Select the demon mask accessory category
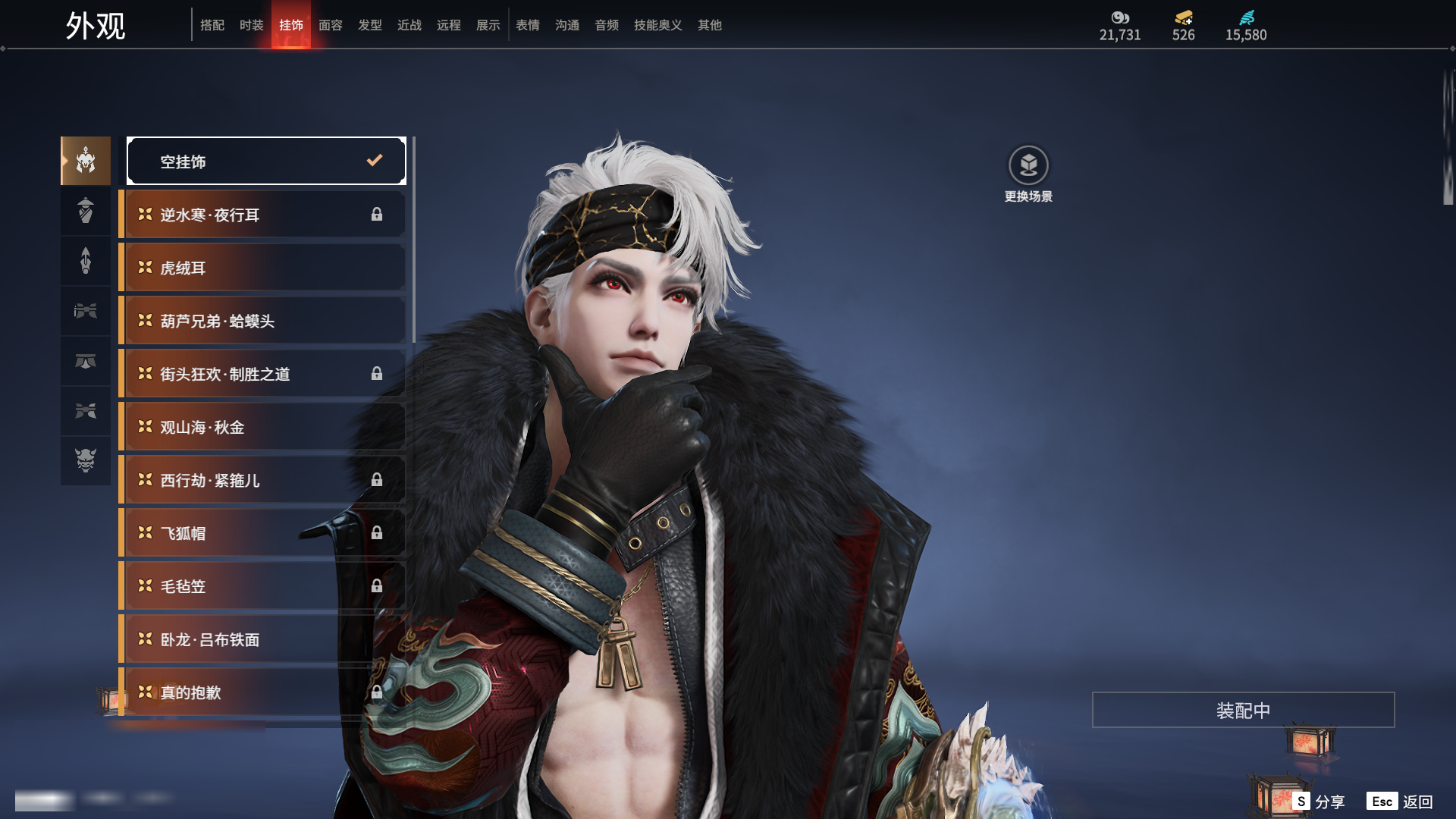The width and height of the screenshot is (1456, 819). click(x=86, y=460)
